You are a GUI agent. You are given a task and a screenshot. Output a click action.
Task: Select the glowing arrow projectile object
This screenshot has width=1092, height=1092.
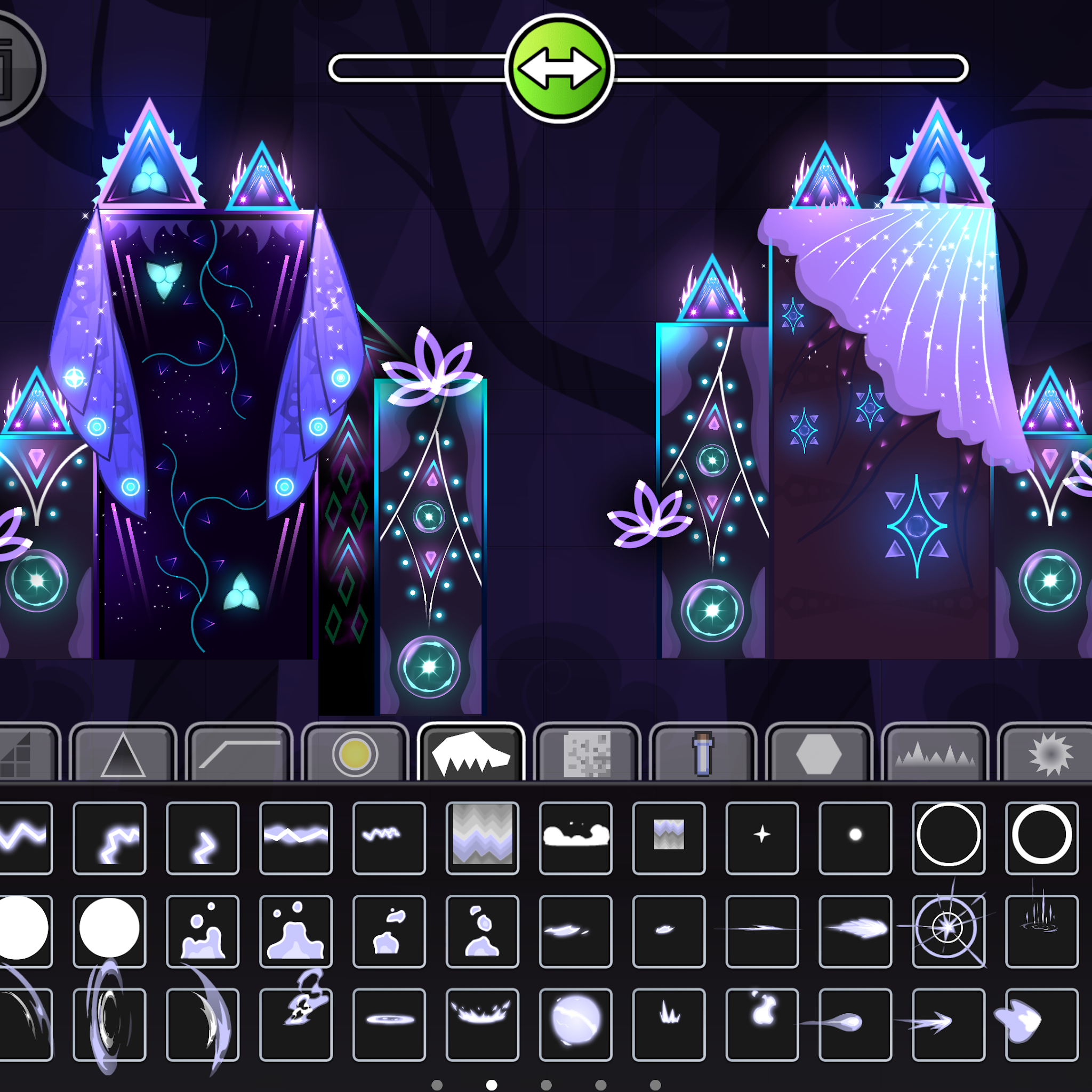pyautogui.click(x=949, y=1024)
